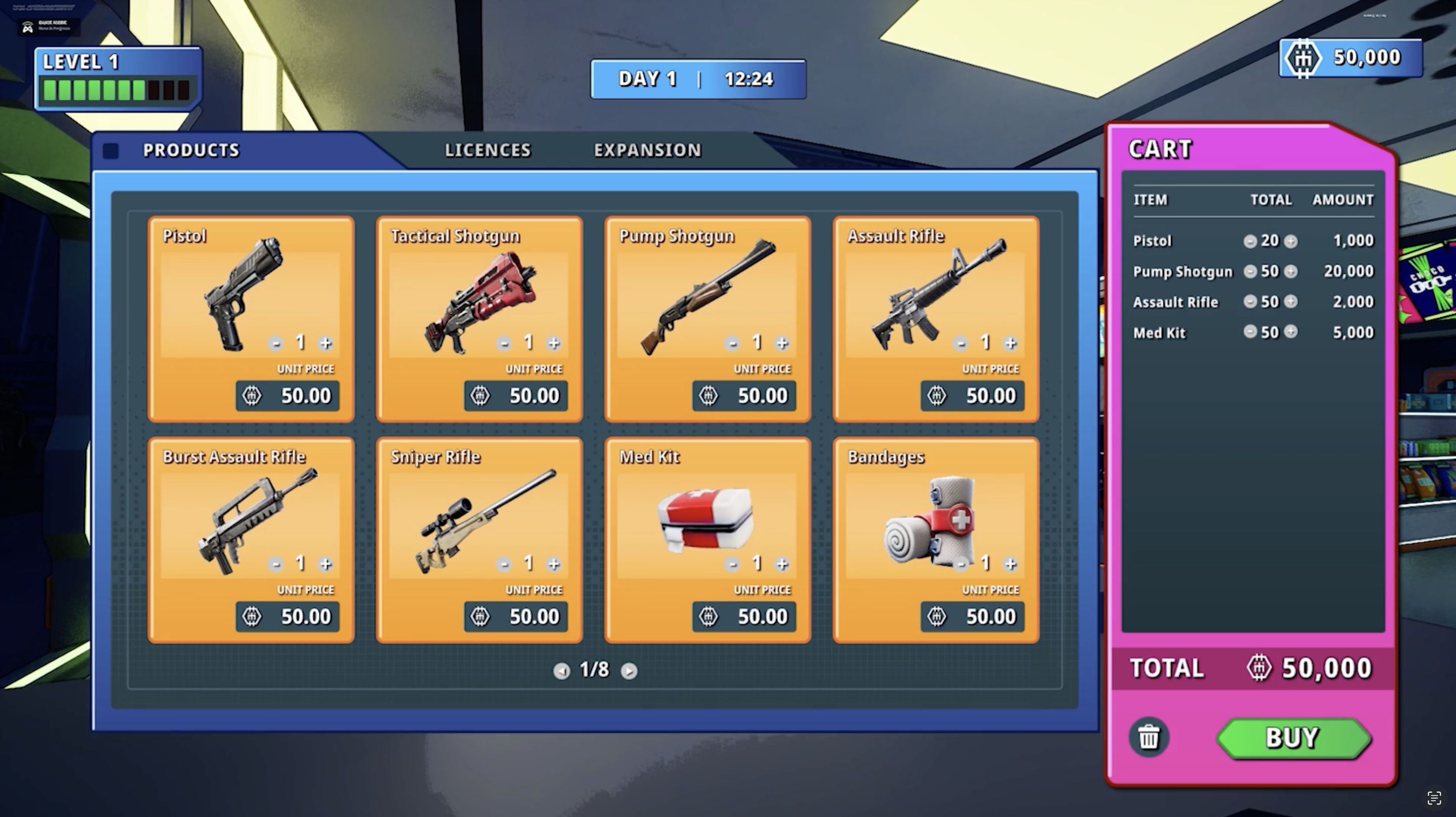Select the Products tab
The image size is (1456, 817).
coord(191,150)
